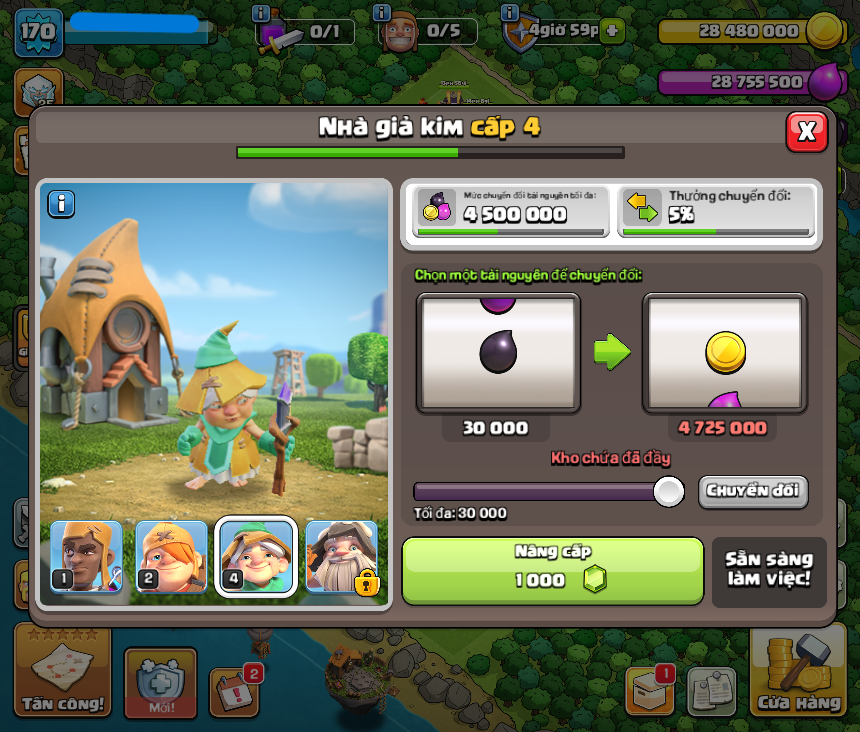
Task: Upgrade with the green Nâng cấp button
Action: [x=553, y=570]
